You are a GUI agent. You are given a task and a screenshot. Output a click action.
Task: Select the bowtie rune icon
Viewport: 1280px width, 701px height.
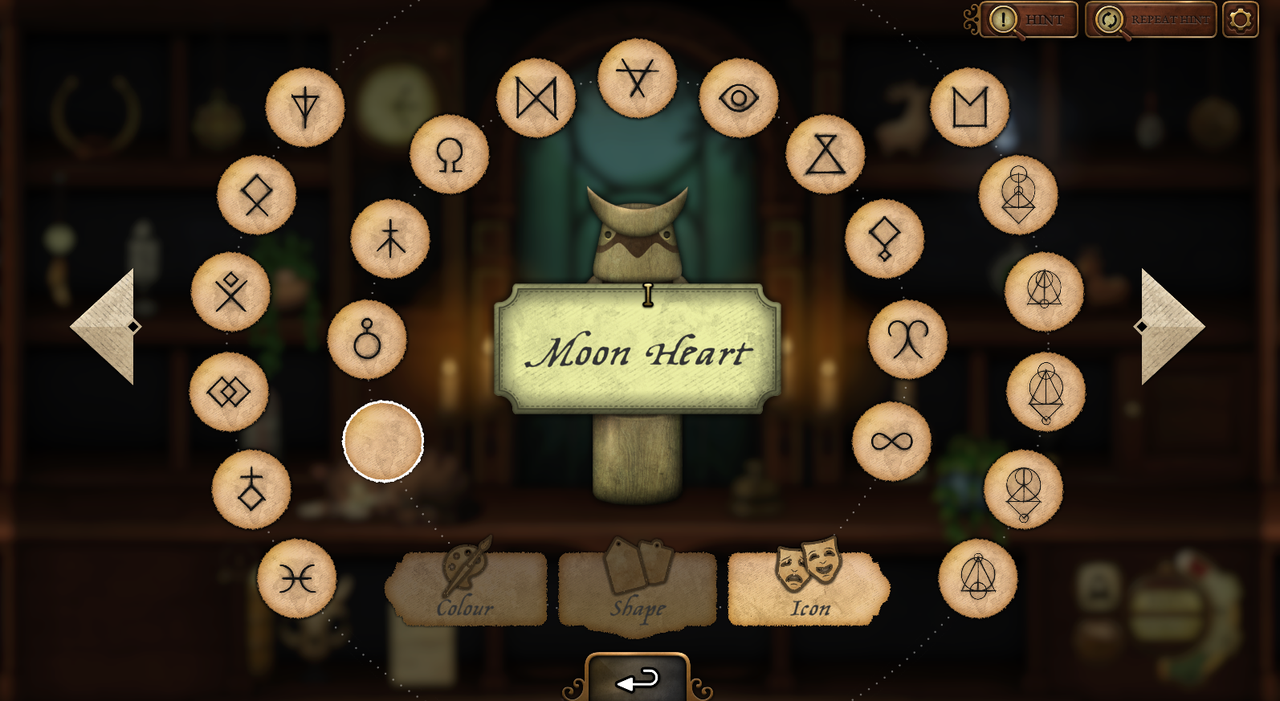click(536, 98)
